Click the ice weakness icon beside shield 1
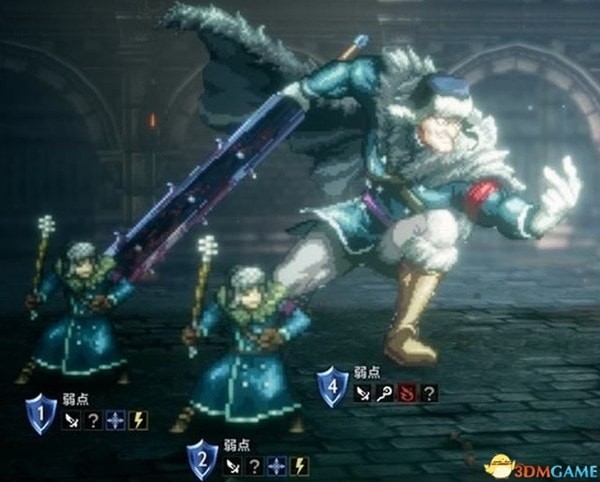The width and height of the screenshot is (600, 482). coord(115,420)
